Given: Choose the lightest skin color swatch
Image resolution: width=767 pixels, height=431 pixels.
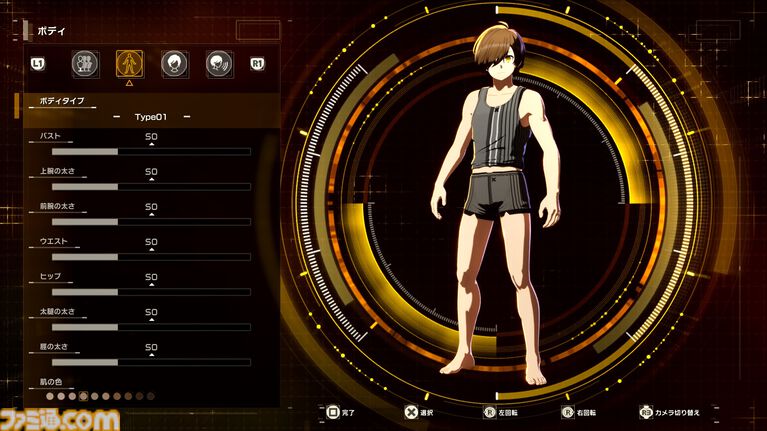Looking at the screenshot, I should (51, 396).
